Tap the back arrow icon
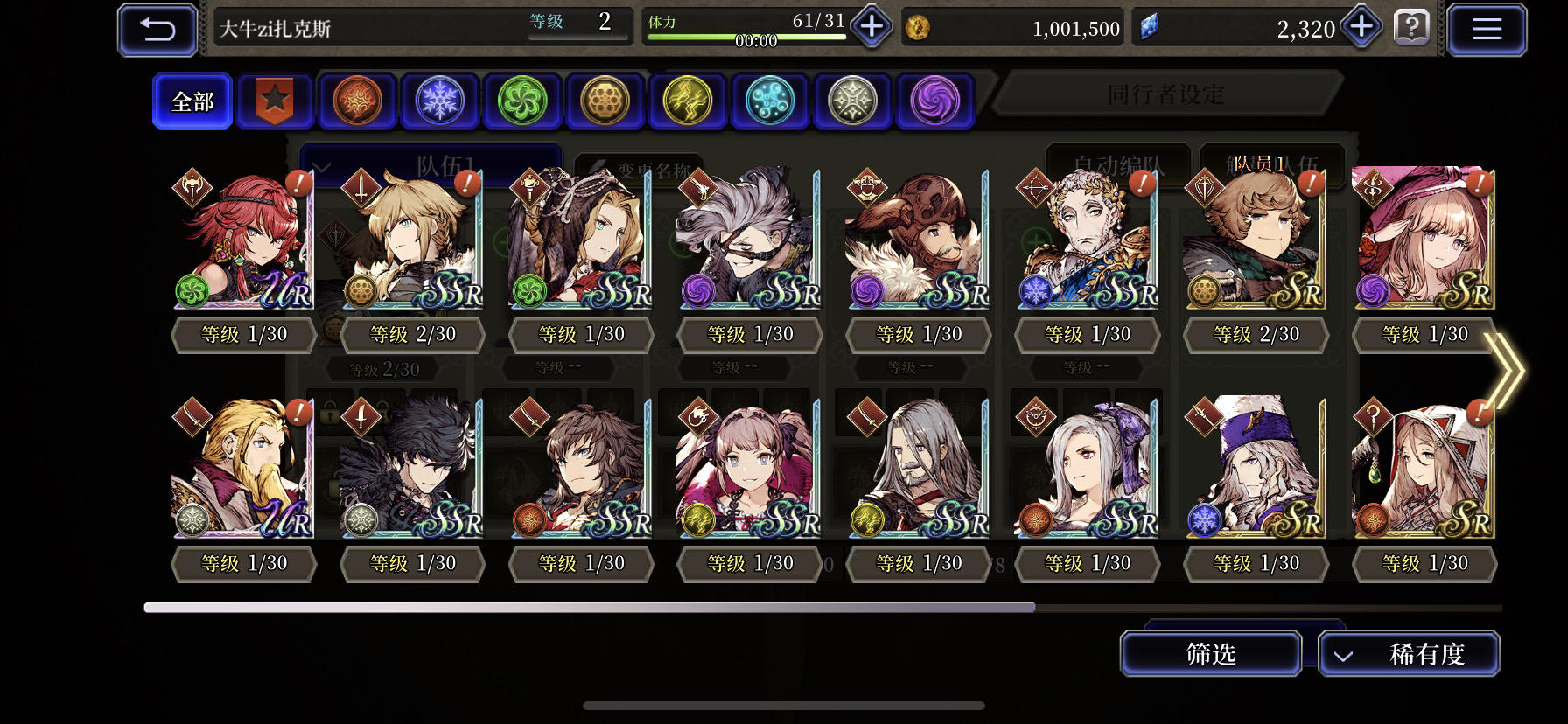 (x=157, y=29)
